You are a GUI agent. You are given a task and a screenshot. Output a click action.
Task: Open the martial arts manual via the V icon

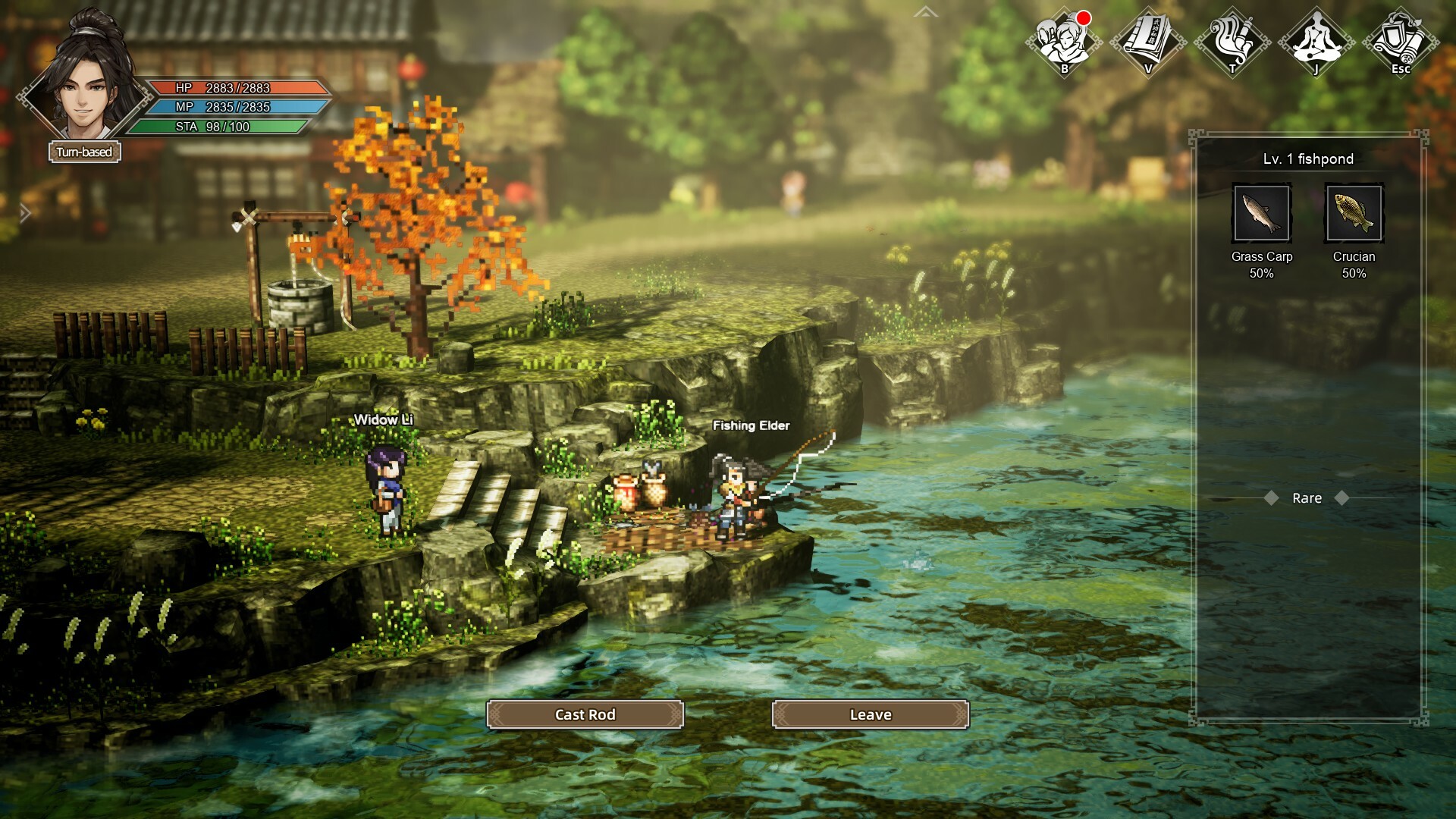coord(1147,42)
